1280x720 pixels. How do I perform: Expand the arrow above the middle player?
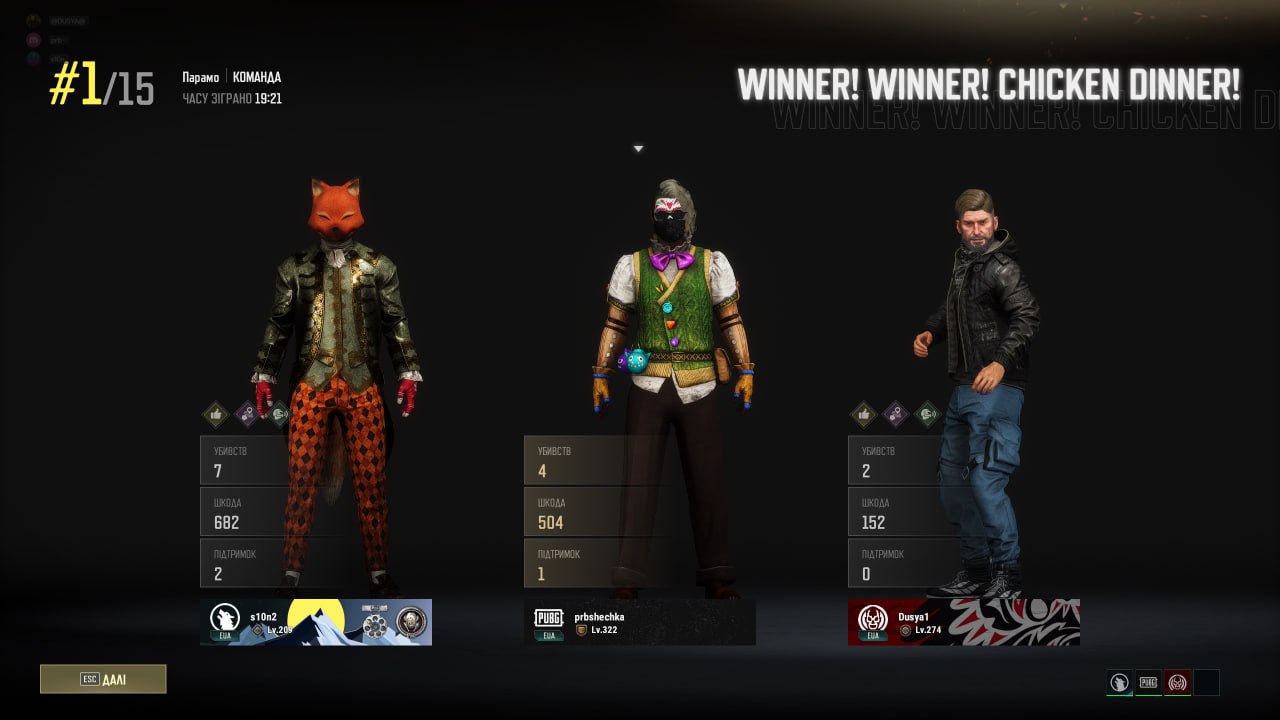click(638, 148)
